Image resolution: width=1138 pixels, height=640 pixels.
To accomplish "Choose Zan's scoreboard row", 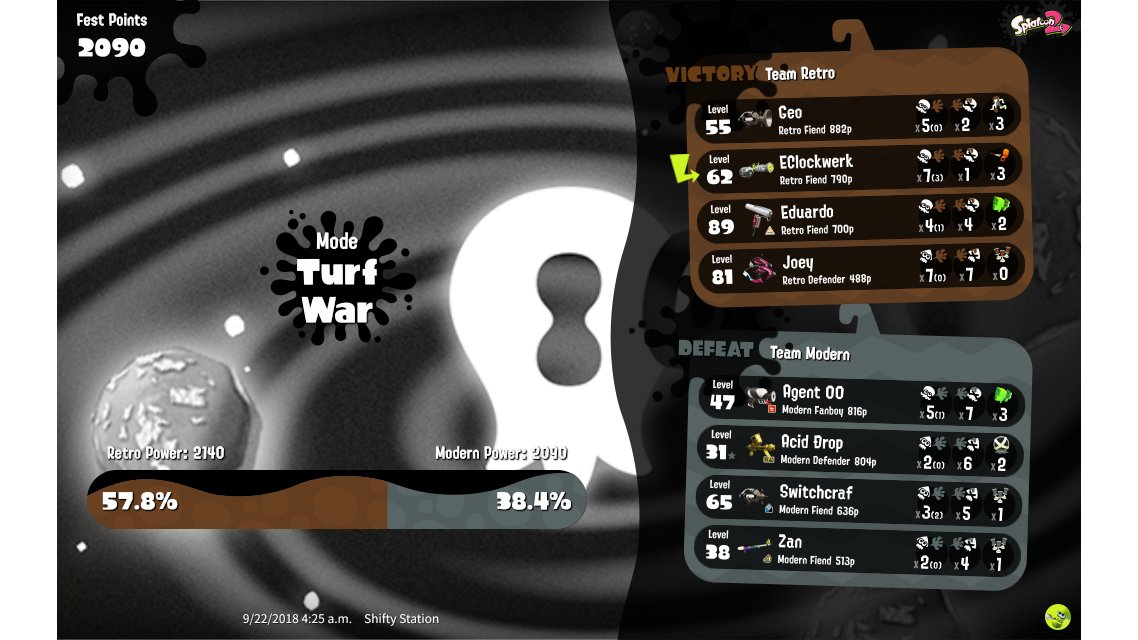I will pos(860,549).
